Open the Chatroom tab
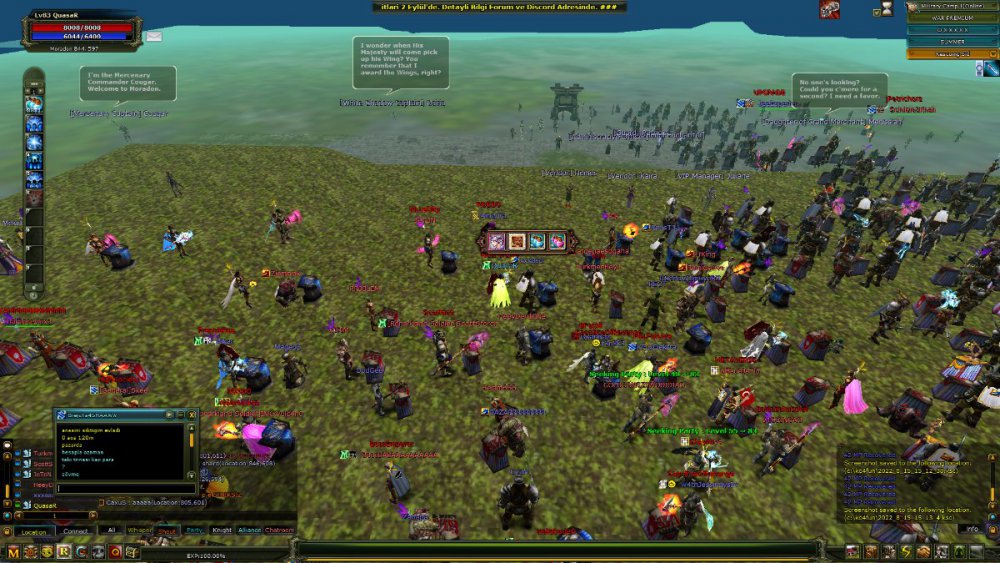Viewport: 1000px width, 563px height. 279,530
